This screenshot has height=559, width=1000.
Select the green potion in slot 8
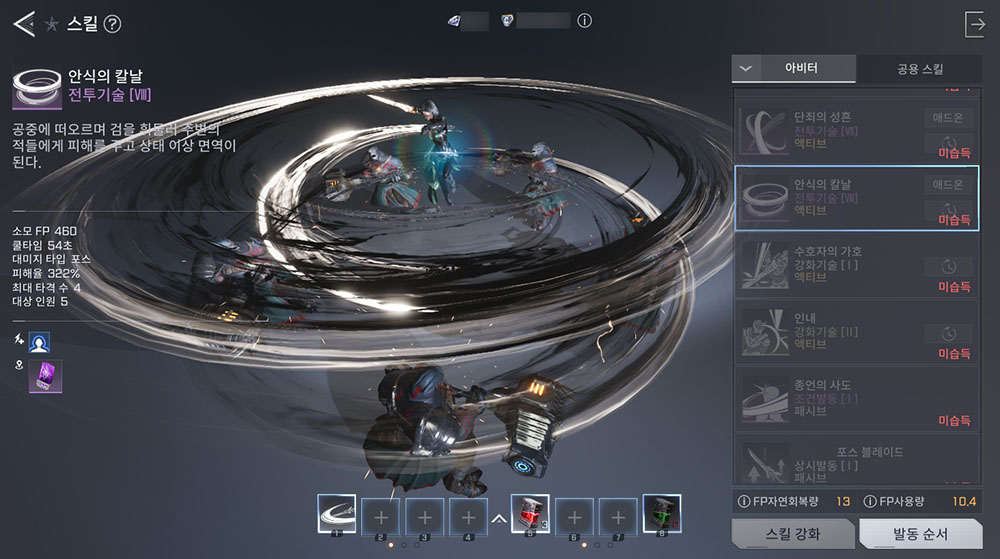coord(661,514)
